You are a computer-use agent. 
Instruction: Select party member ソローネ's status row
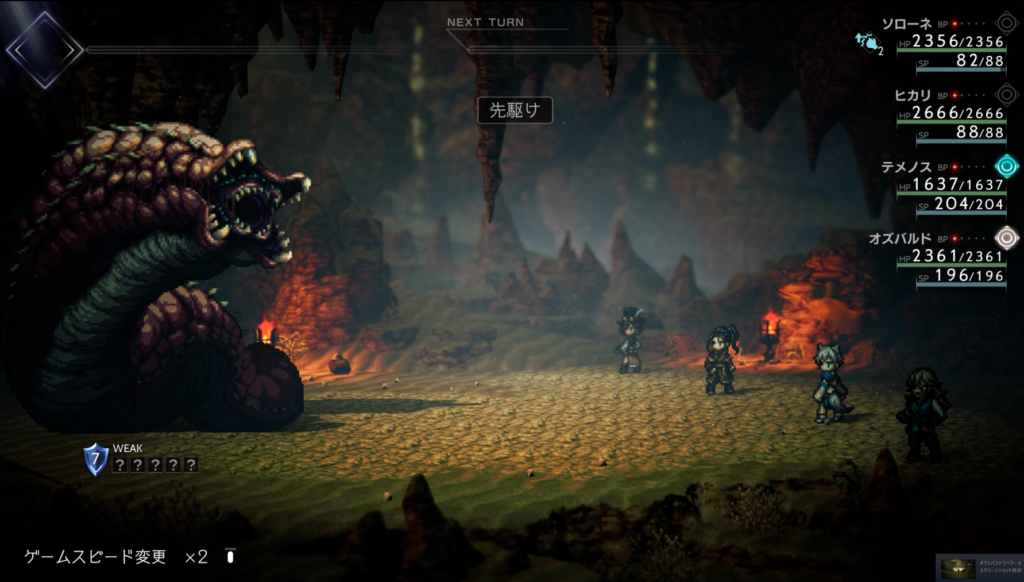[x=948, y=42]
